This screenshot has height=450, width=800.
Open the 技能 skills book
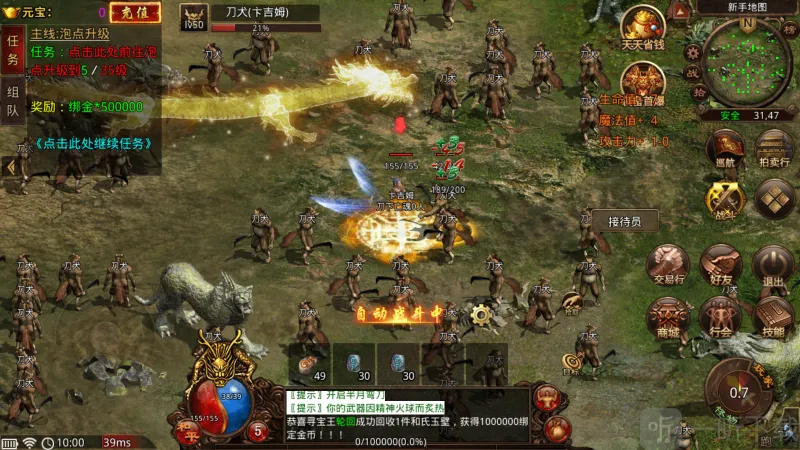pyautogui.click(x=773, y=317)
